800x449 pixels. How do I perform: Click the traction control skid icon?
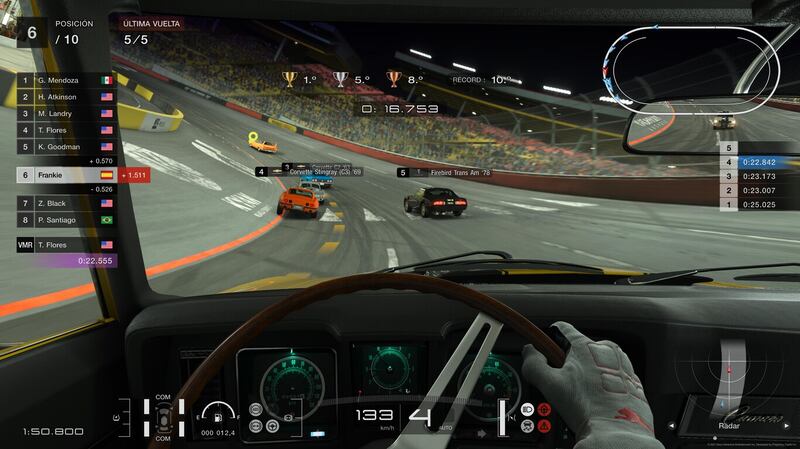526,426
